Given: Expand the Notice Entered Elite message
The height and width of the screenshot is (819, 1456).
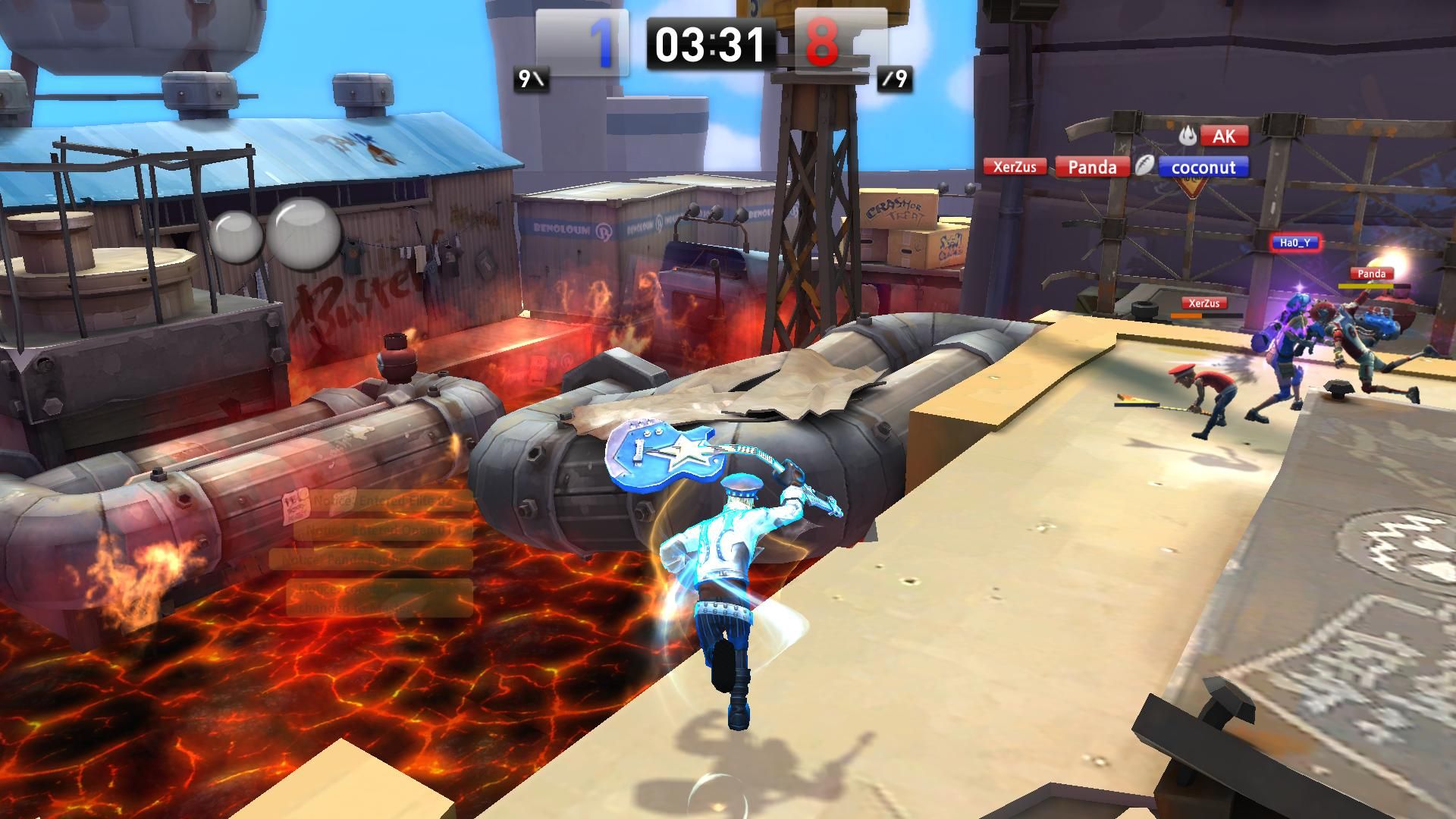Looking at the screenshot, I should click(x=379, y=500).
